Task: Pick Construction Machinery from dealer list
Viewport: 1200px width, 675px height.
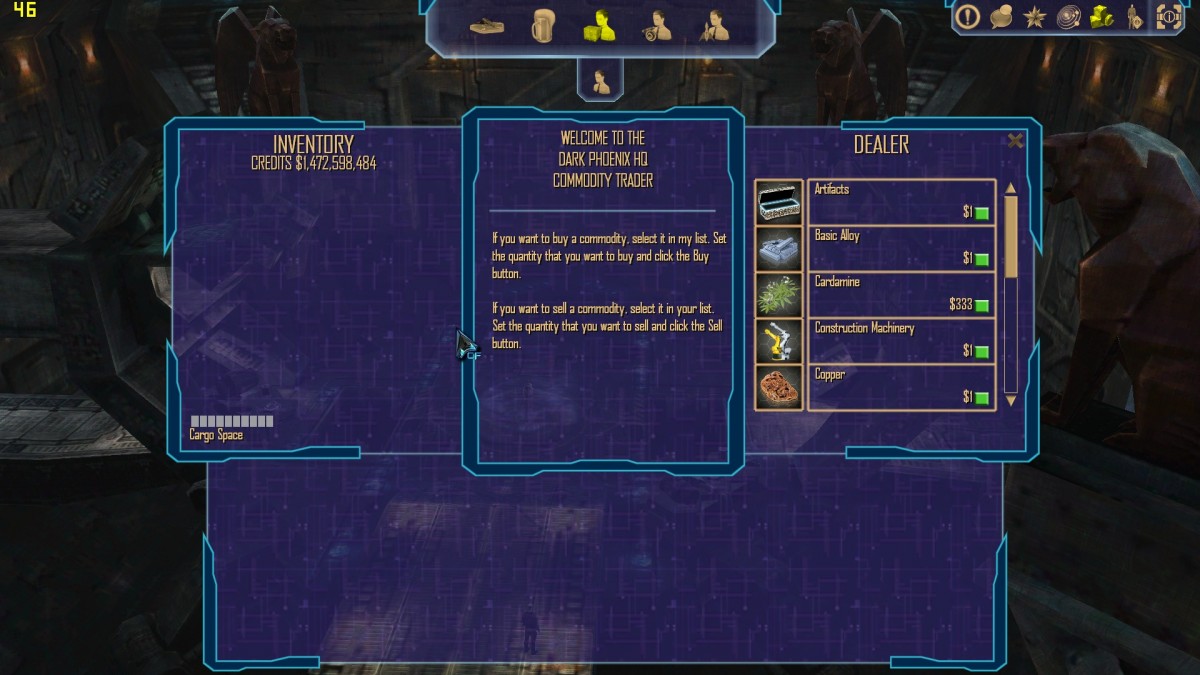Action: click(900, 340)
